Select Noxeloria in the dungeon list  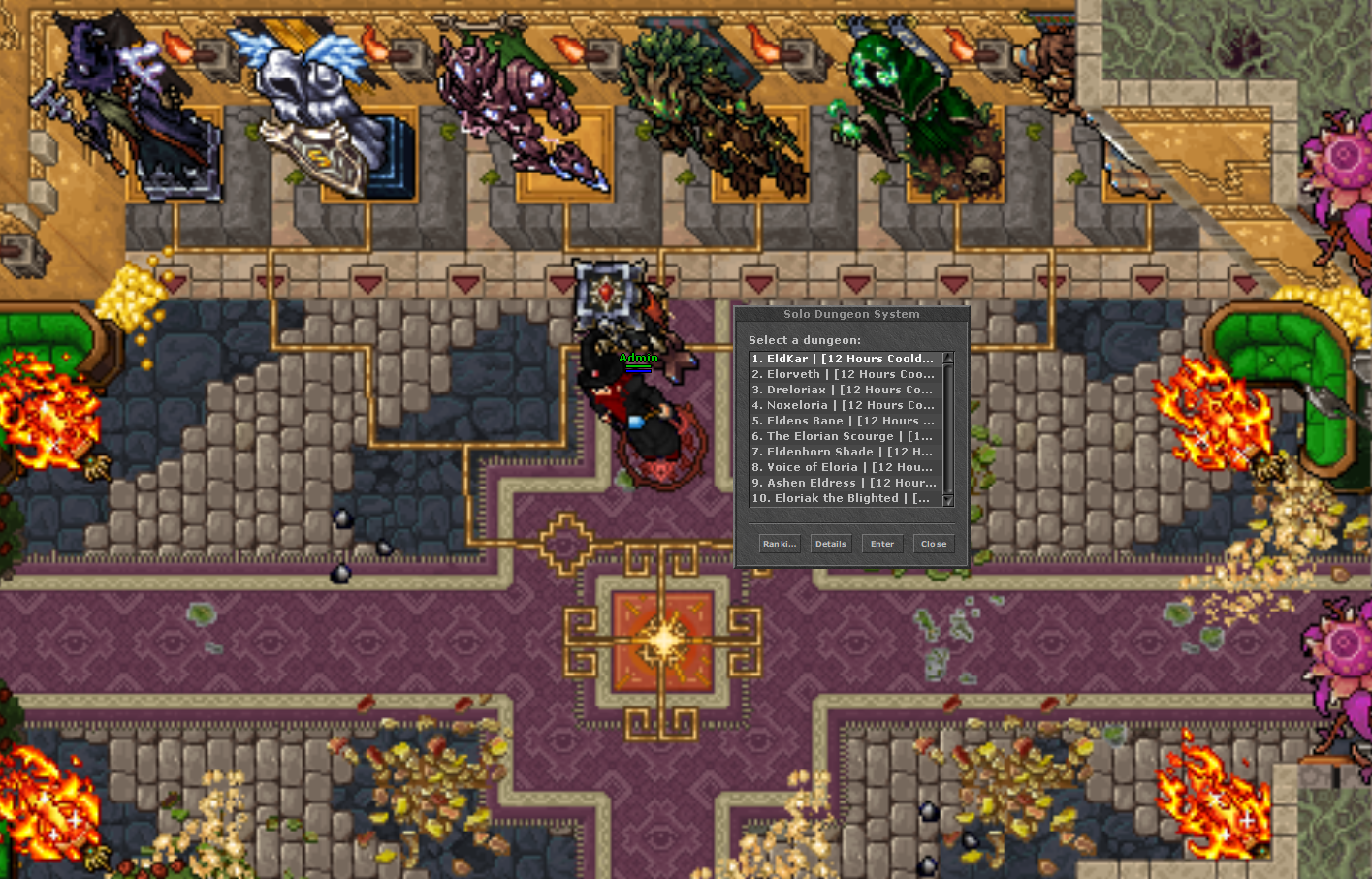pyautogui.click(x=843, y=405)
